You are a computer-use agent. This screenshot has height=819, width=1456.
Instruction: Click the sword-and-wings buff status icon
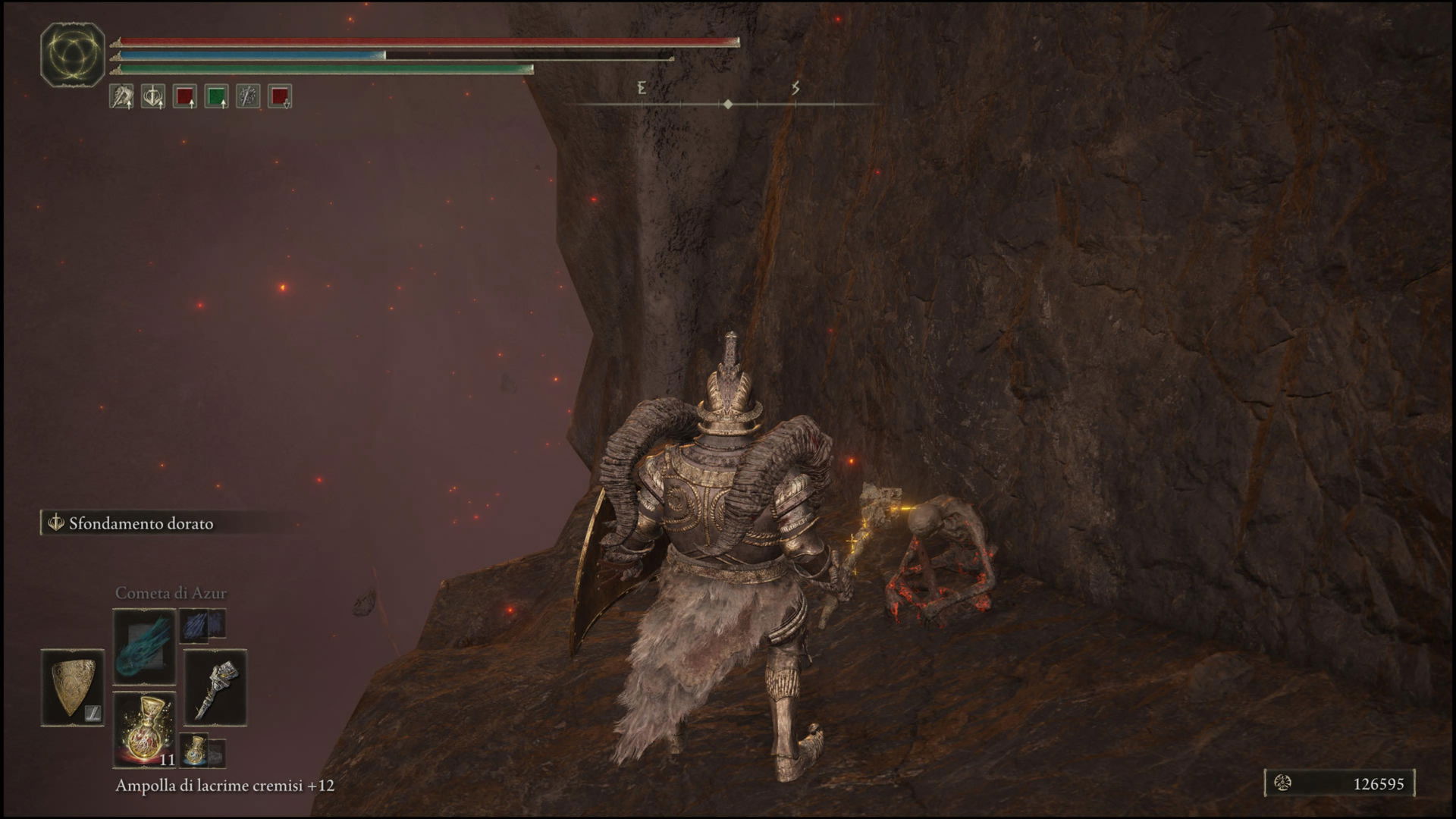point(153,96)
